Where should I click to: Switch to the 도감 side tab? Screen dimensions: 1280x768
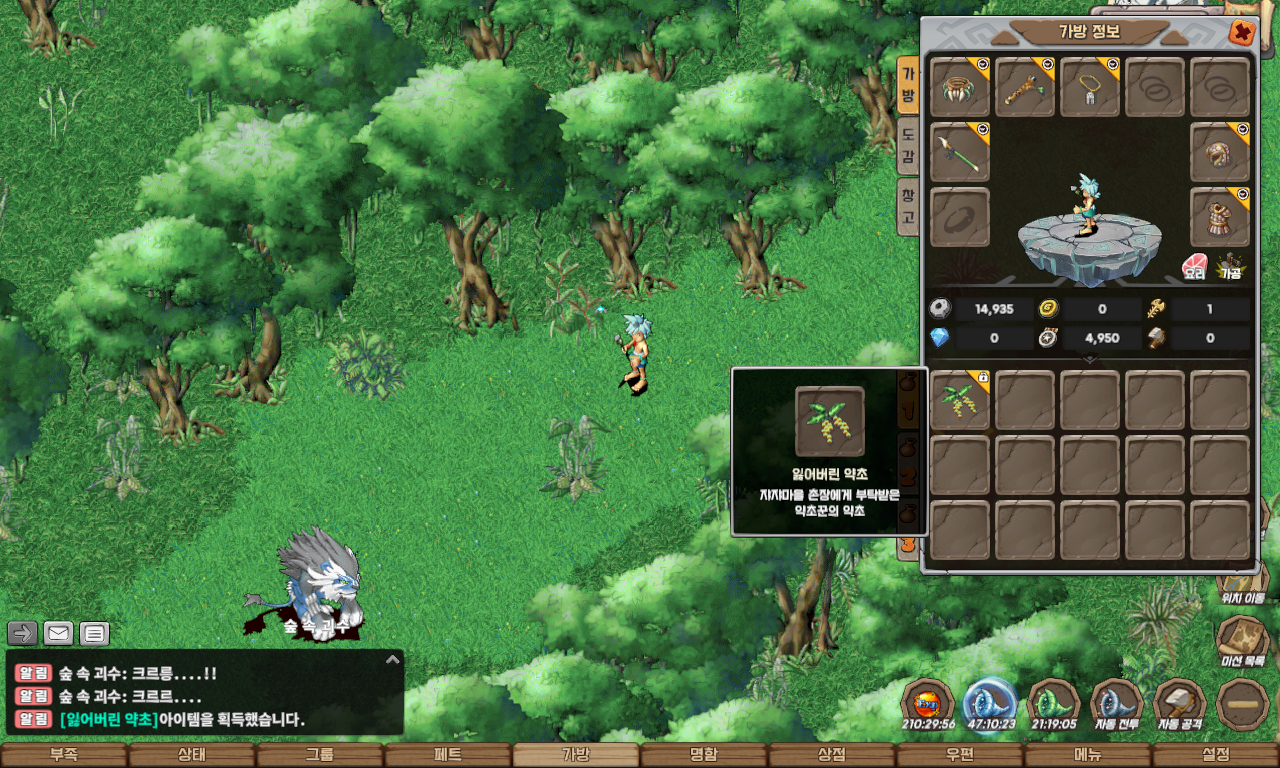point(908,145)
